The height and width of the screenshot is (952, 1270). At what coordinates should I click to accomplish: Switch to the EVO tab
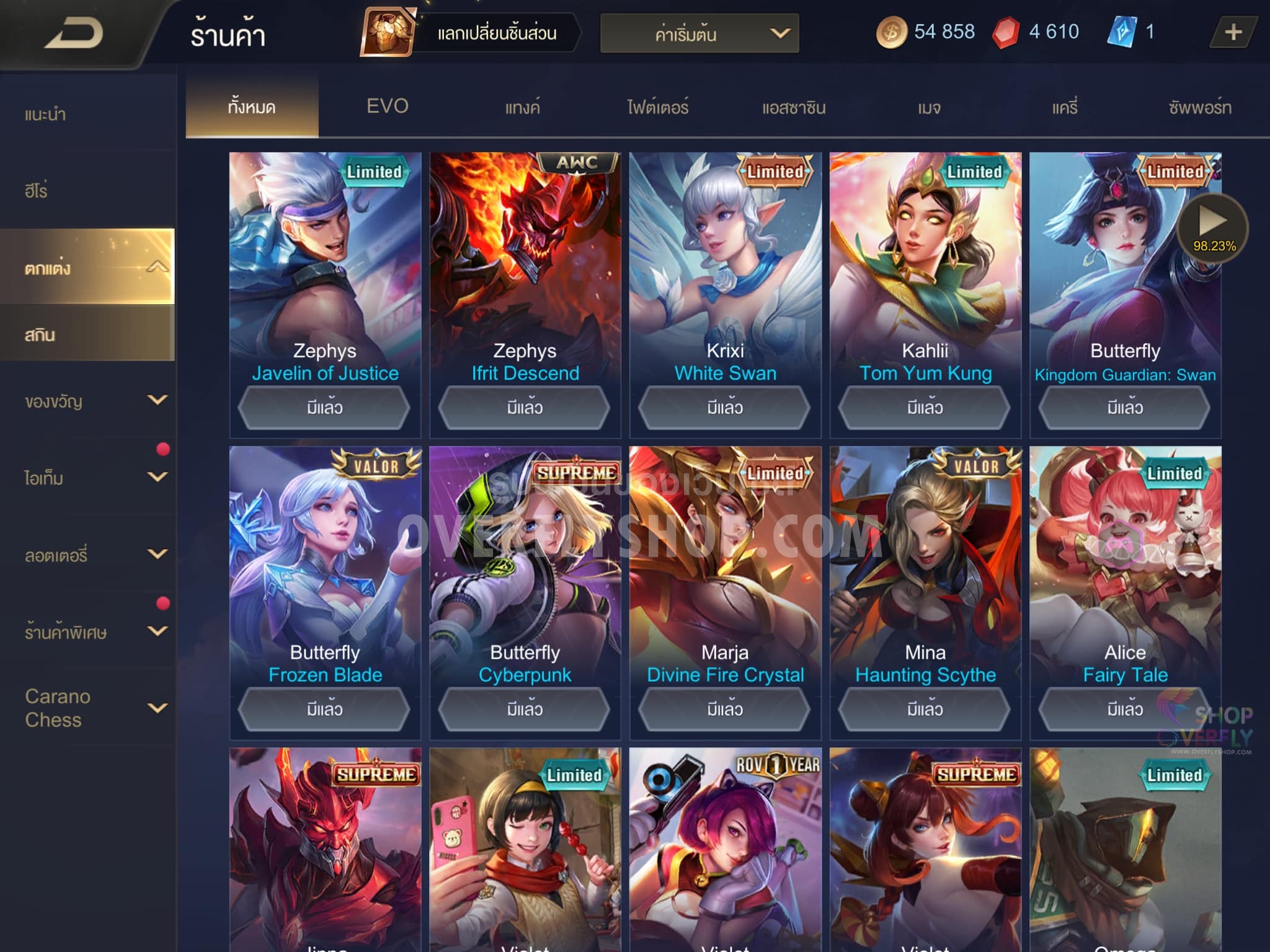[387, 107]
